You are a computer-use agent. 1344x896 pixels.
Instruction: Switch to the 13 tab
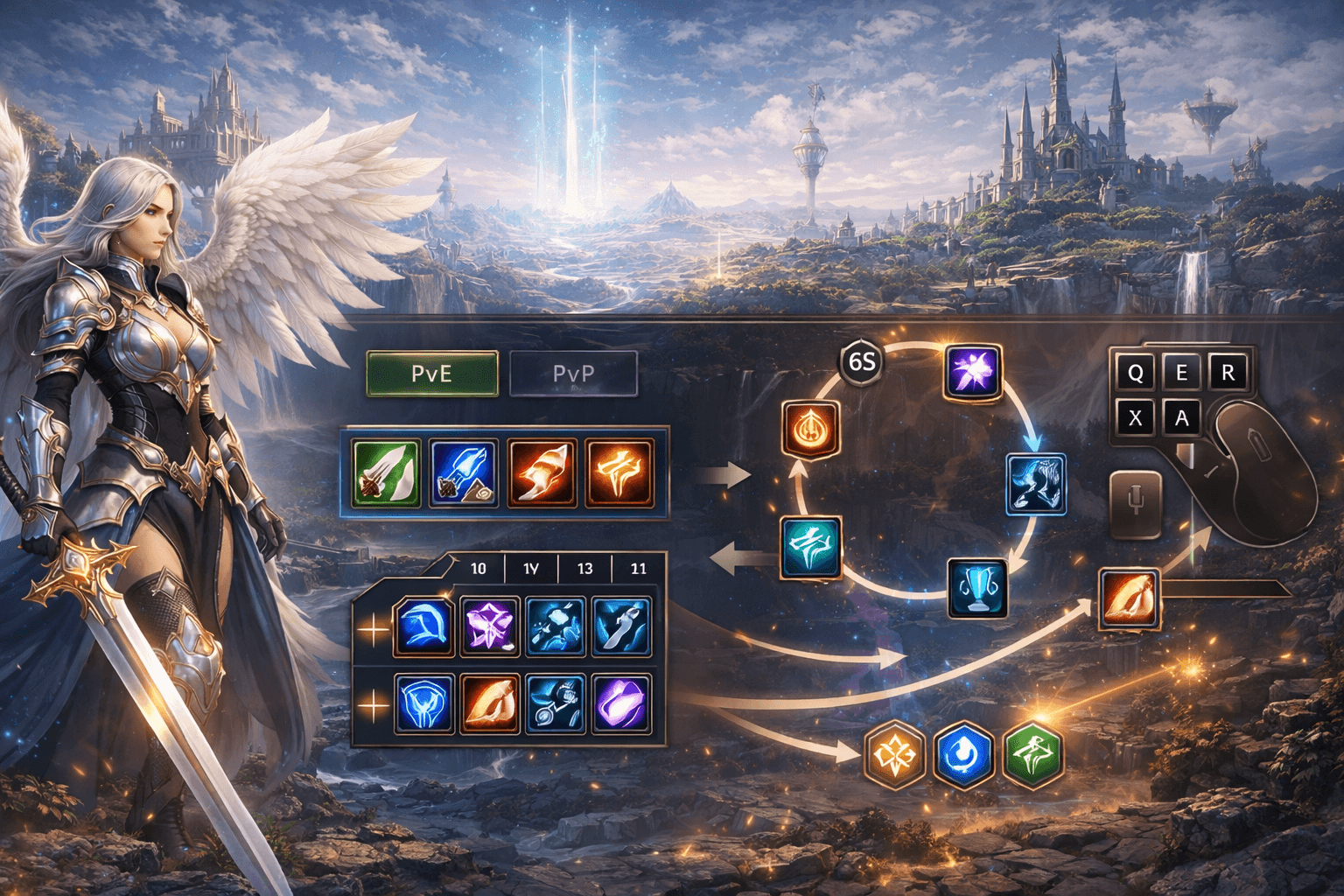tap(584, 569)
